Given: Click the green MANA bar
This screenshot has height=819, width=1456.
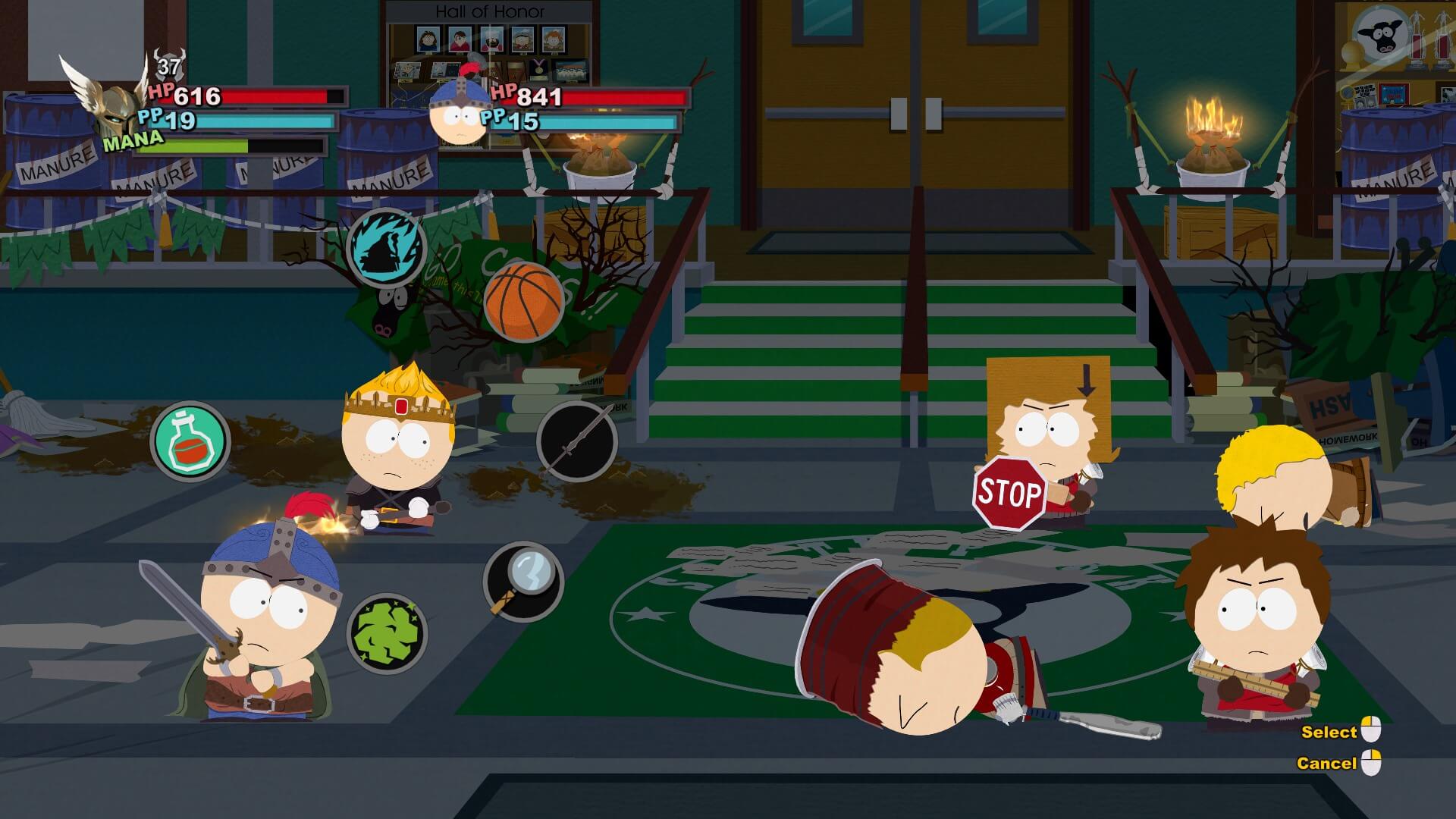Looking at the screenshot, I should tap(212, 144).
